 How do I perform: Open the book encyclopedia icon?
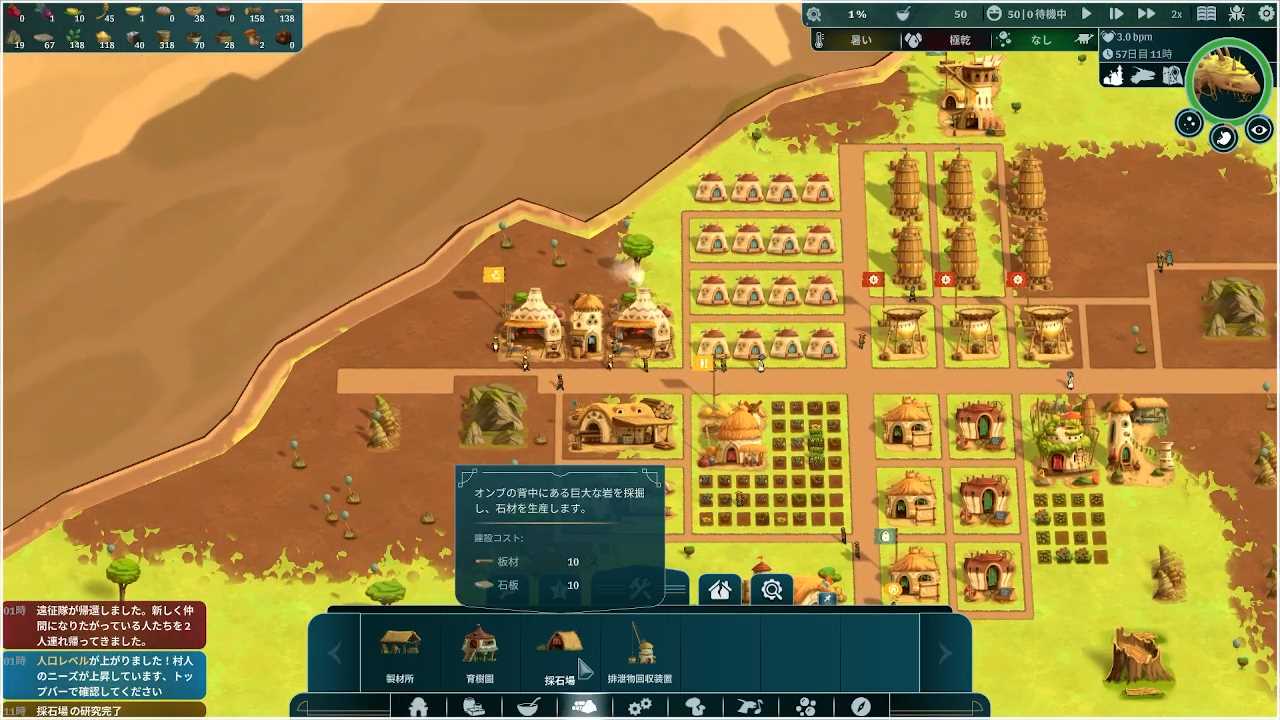[x=1207, y=14]
